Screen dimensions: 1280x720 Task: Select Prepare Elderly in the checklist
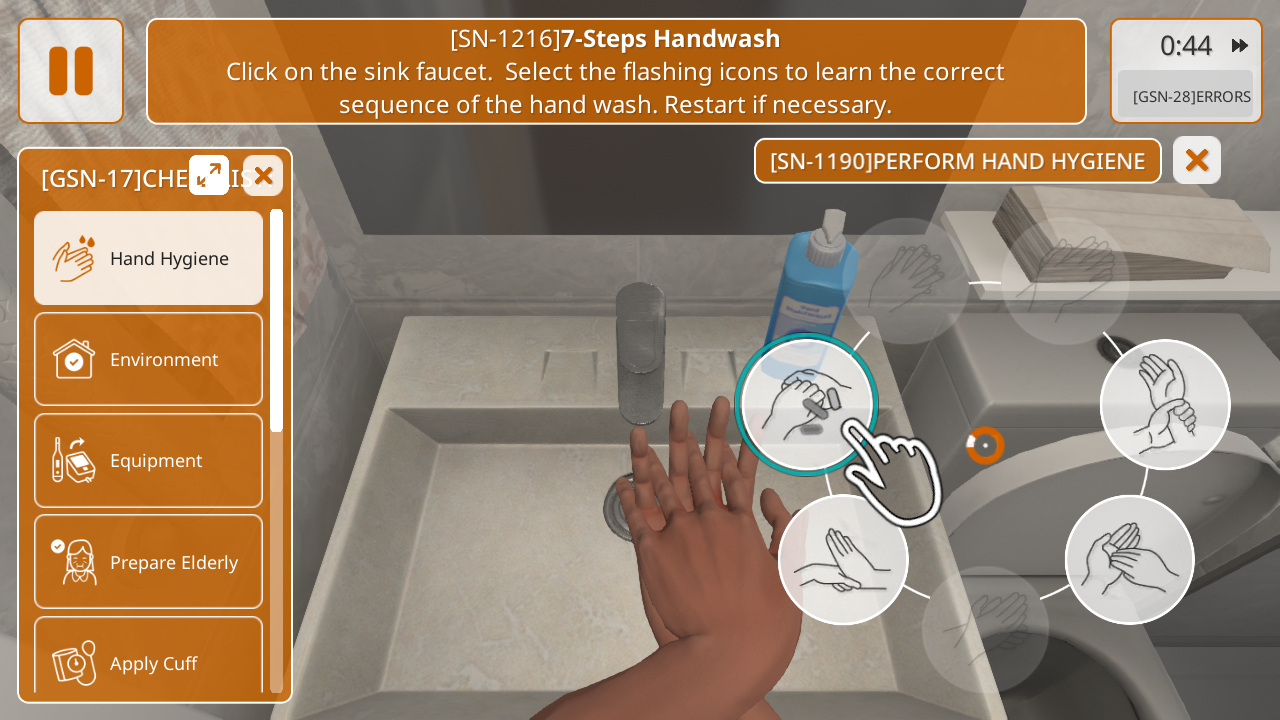click(149, 562)
